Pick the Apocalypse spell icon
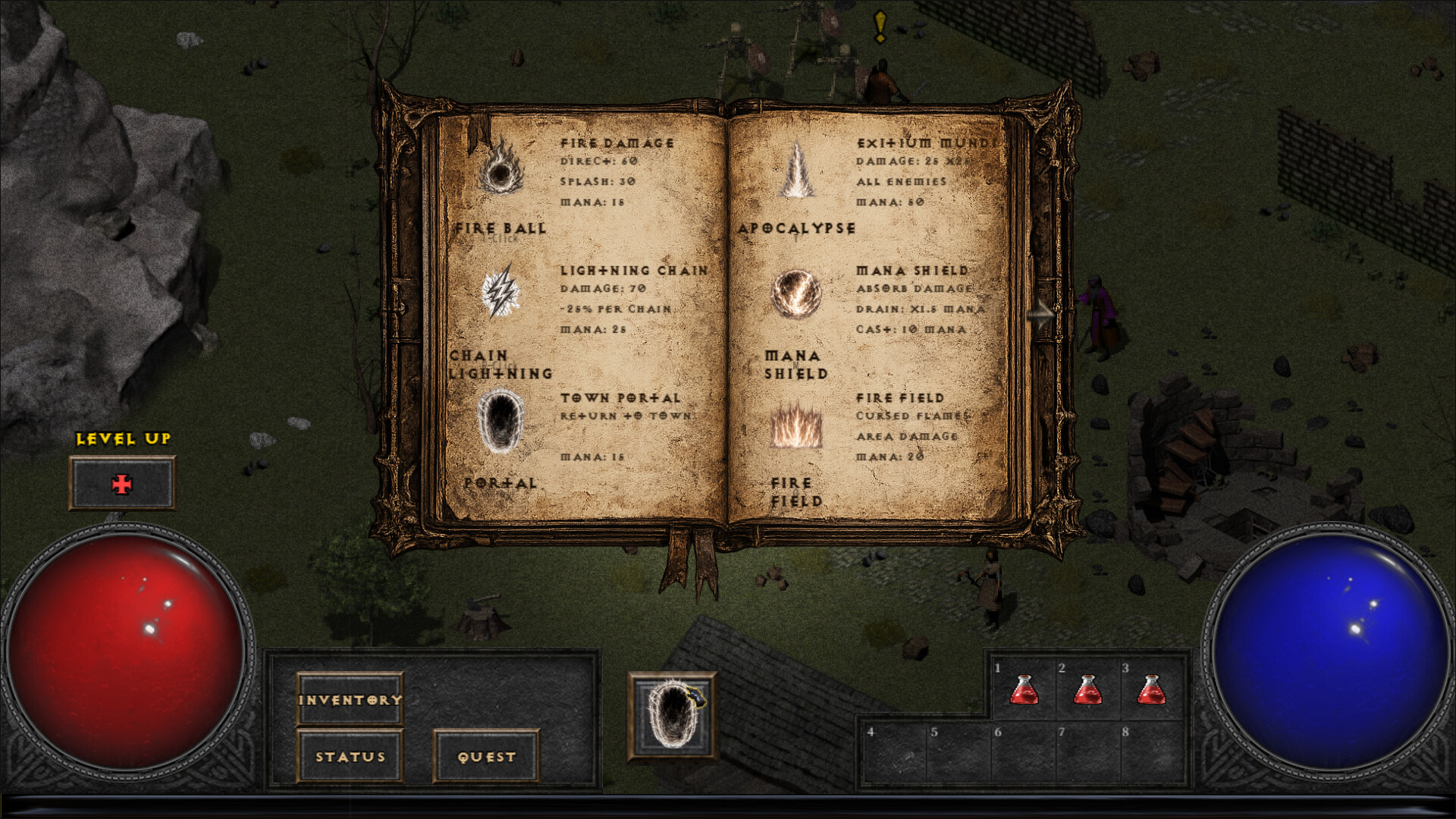This screenshot has width=1456, height=819. tap(796, 171)
